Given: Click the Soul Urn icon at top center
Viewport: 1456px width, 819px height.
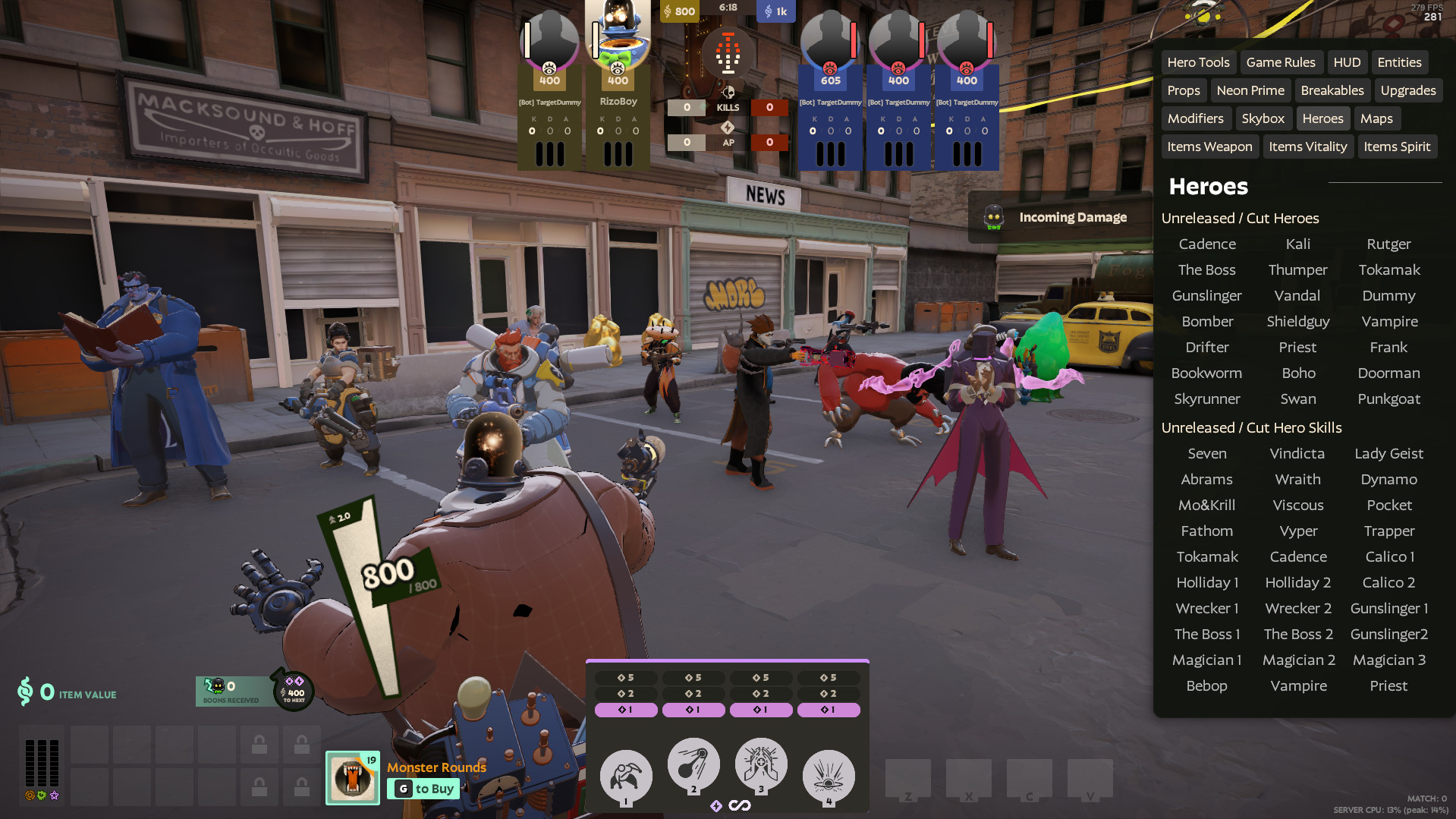Looking at the screenshot, I should click(x=728, y=52).
